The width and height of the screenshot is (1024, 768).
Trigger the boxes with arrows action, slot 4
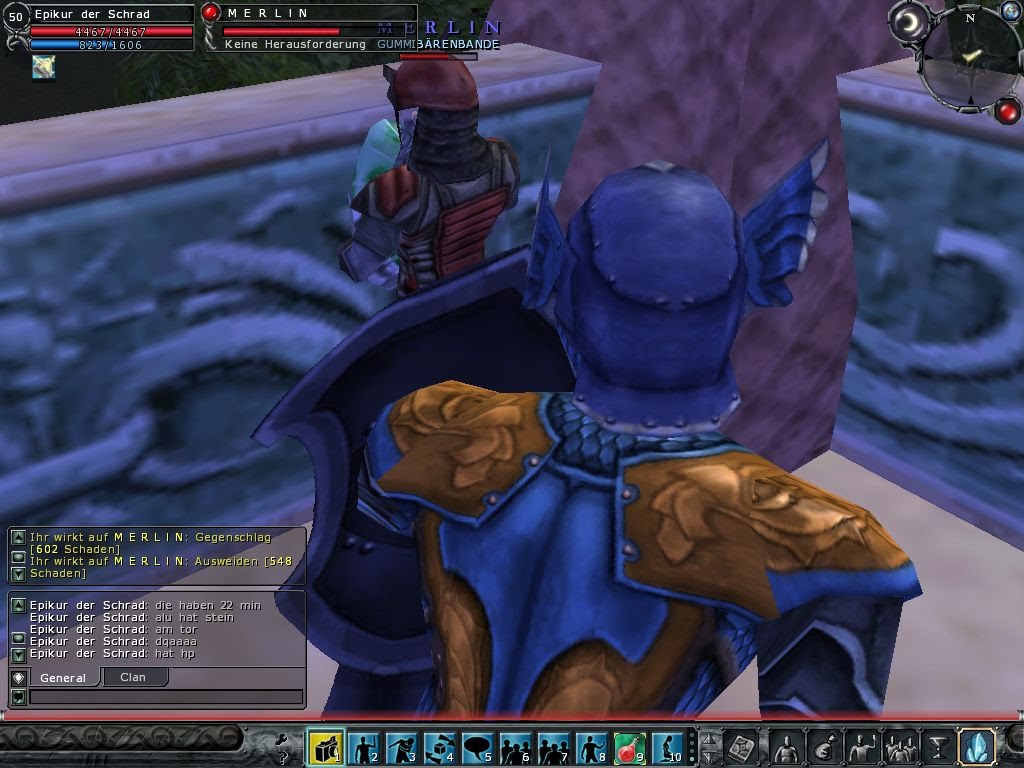[439, 747]
